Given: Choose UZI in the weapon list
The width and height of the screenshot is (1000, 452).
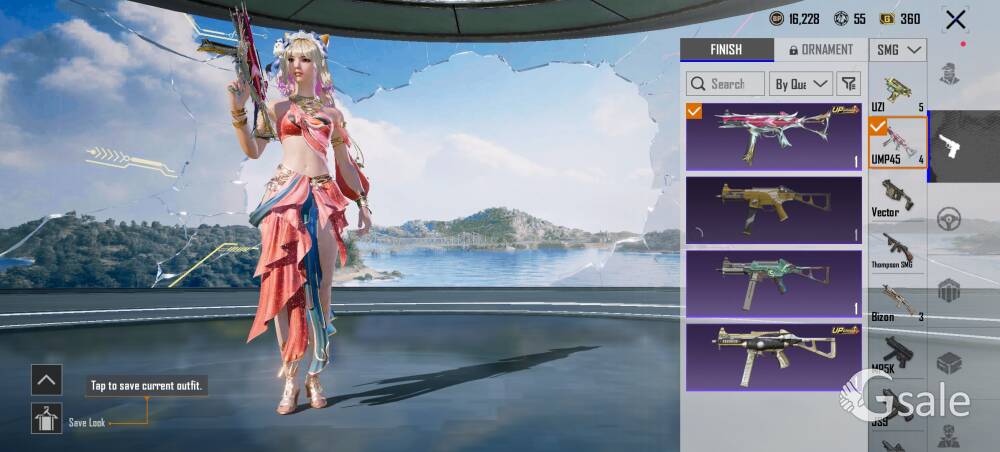Looking at the screenshot, I should click(897, 92).
